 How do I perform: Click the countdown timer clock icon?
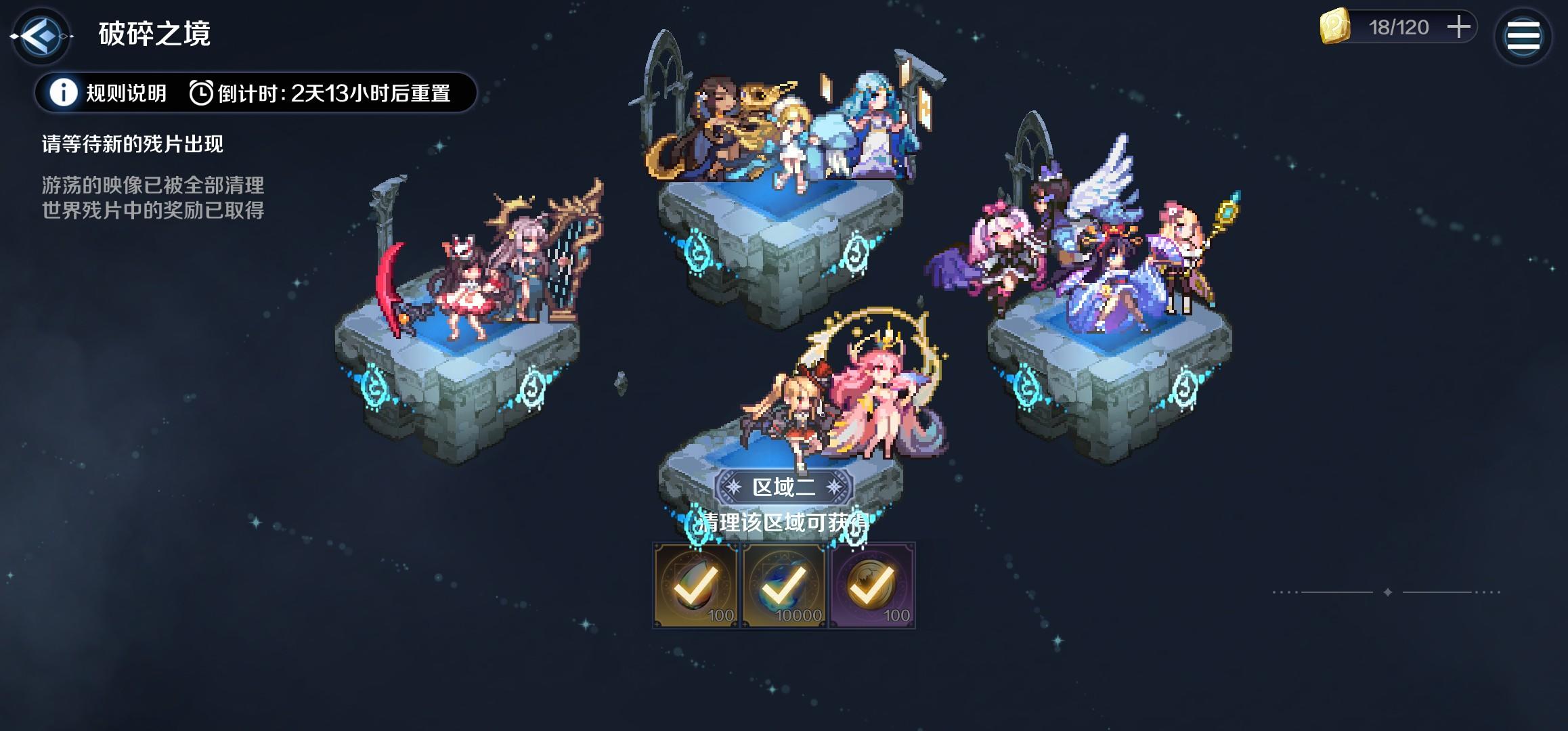[202, 93]
